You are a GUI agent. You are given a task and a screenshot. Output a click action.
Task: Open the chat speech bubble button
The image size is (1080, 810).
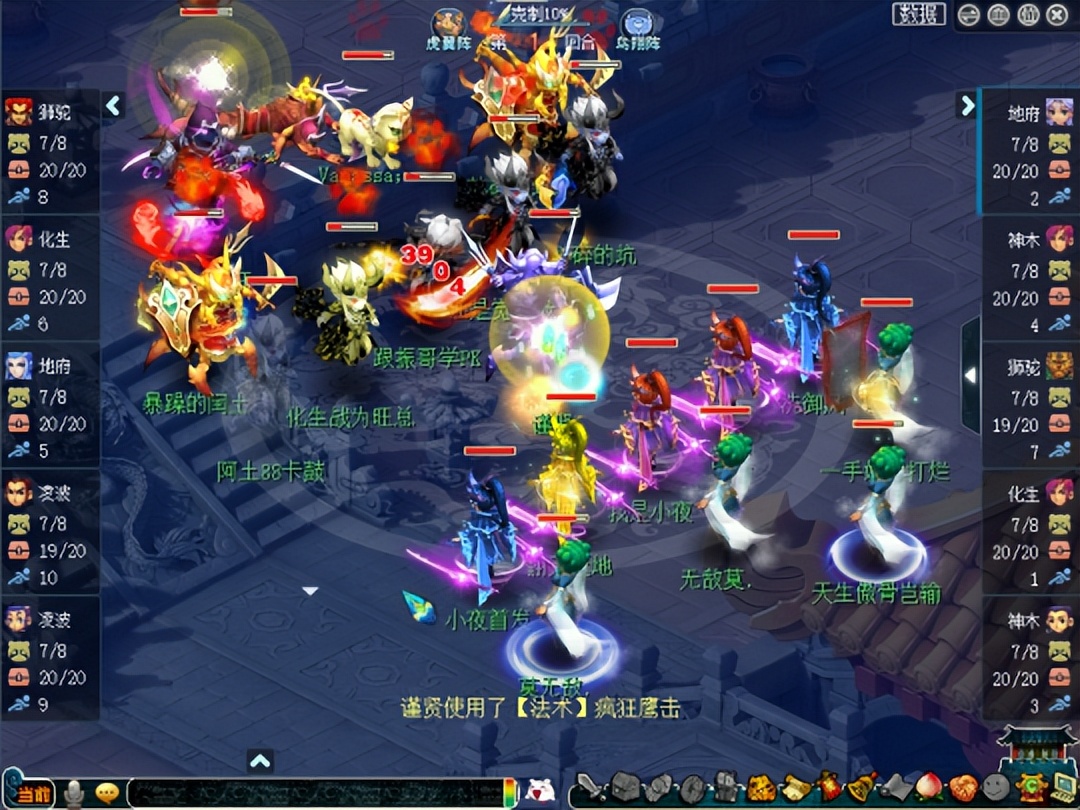coord(106,794)
